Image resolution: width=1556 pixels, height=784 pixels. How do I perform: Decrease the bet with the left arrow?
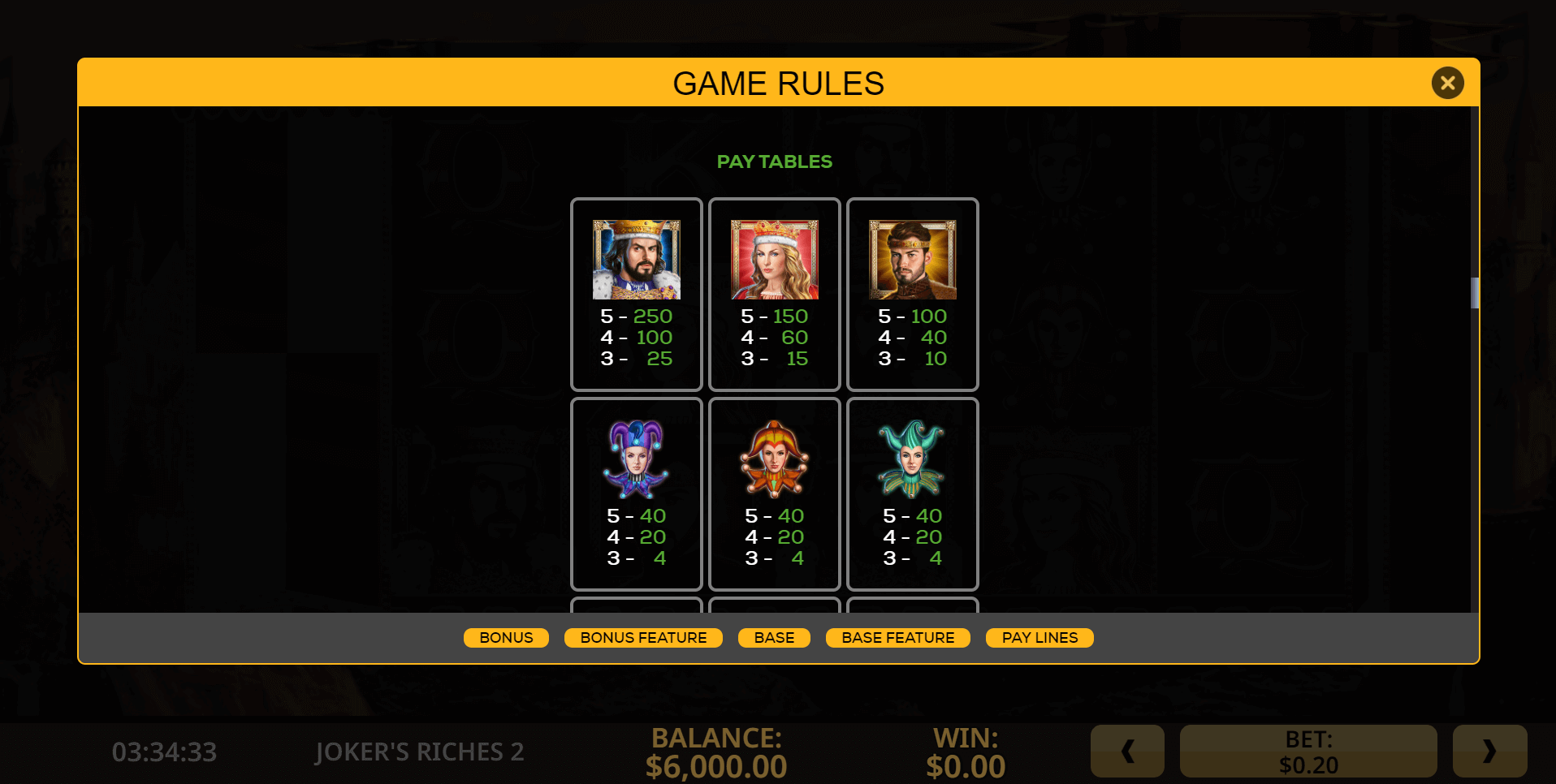tap(1127, 752)
